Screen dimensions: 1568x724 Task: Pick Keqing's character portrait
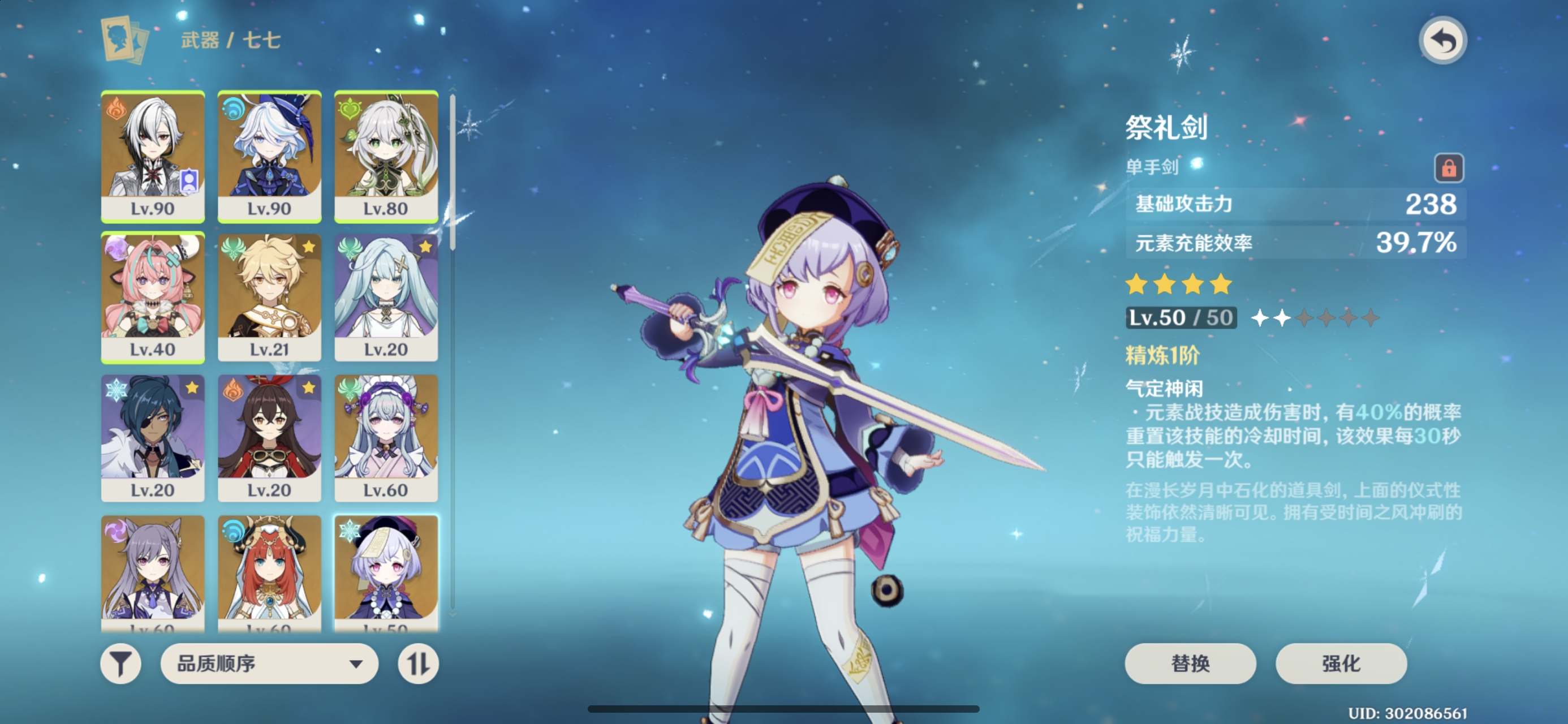[x=153, y=572]
